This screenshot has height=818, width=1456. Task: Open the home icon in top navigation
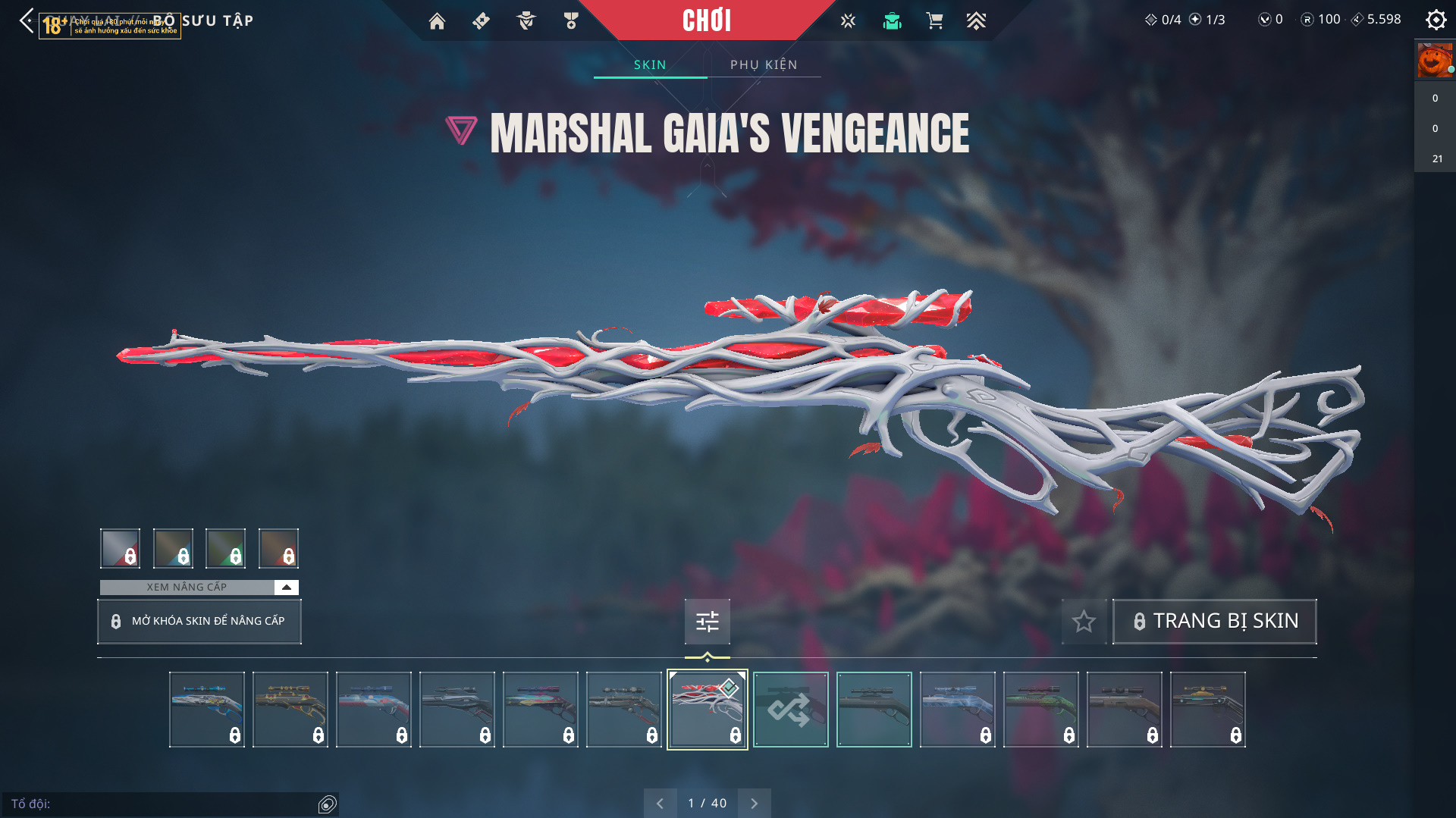tap(437, 21)
